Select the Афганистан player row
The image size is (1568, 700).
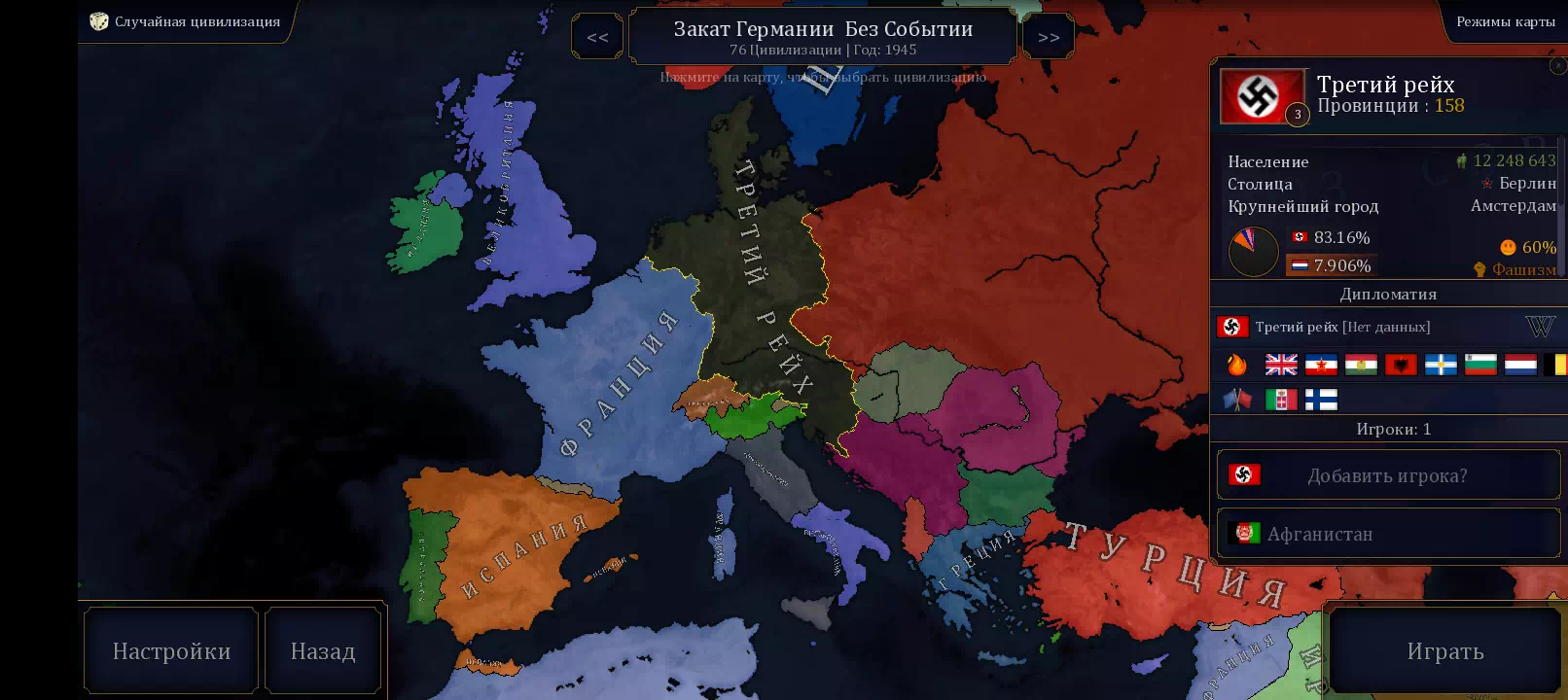pyautogui.click(x=1388, y=534)
